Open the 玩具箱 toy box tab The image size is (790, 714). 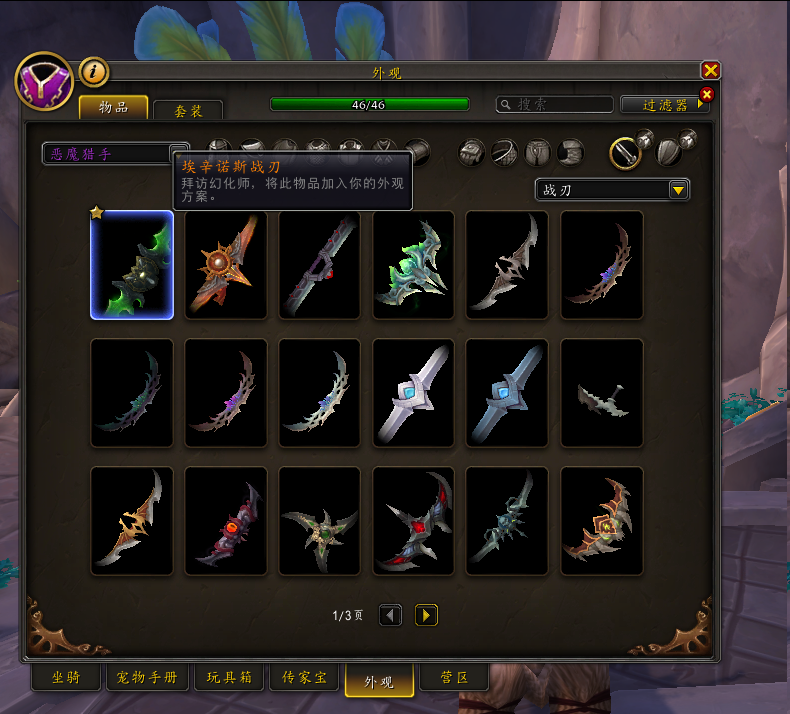click(x=227, y=678)
